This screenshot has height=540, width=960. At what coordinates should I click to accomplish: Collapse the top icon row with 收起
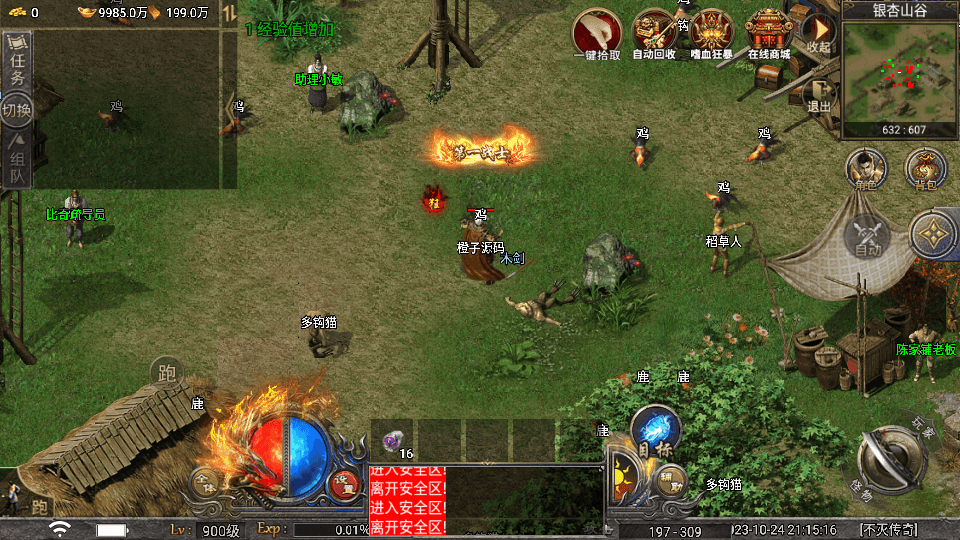tap(819, 34)
